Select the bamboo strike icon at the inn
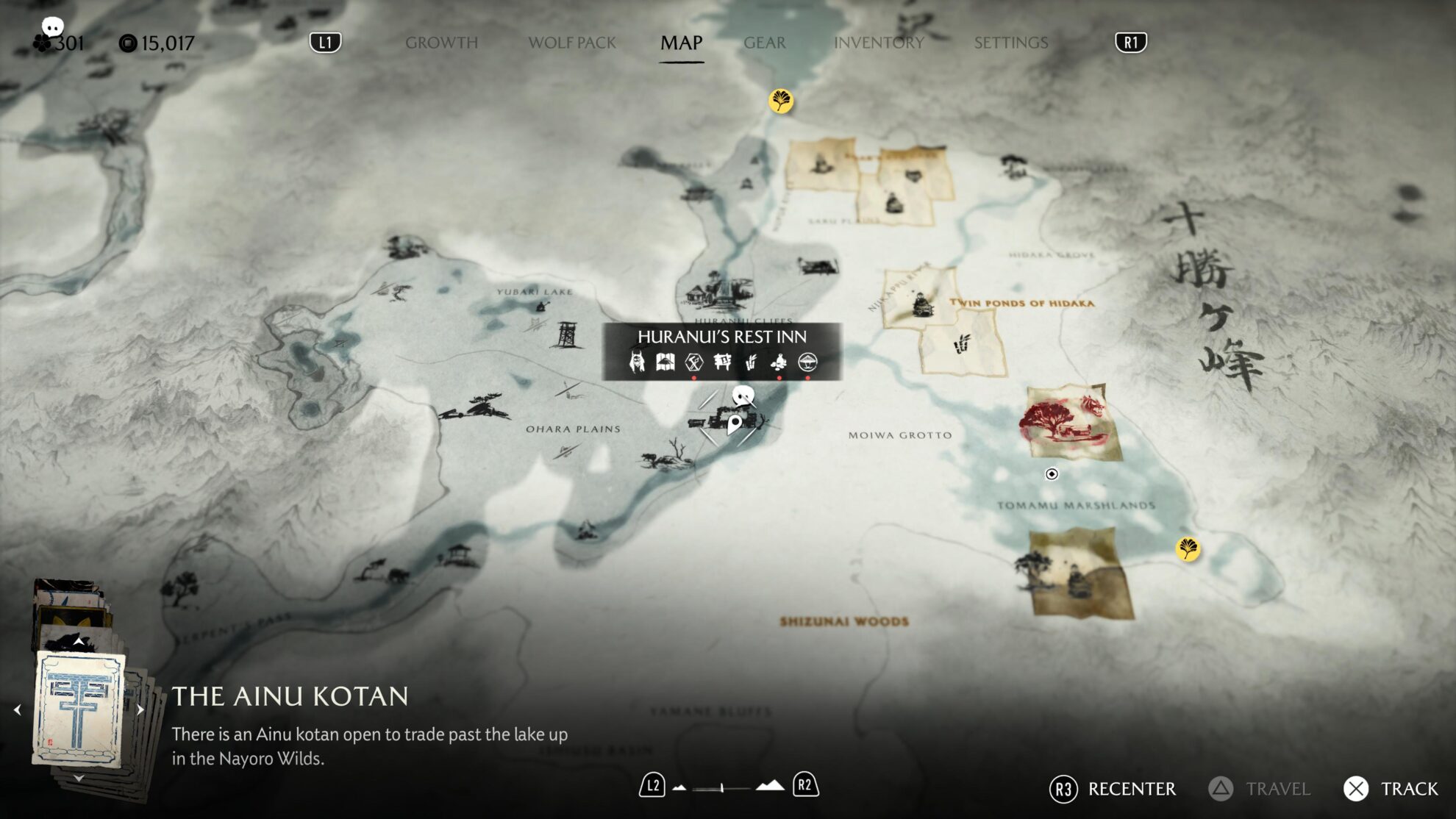Viewport: 1456px width, 819px height. click(752, 362)
